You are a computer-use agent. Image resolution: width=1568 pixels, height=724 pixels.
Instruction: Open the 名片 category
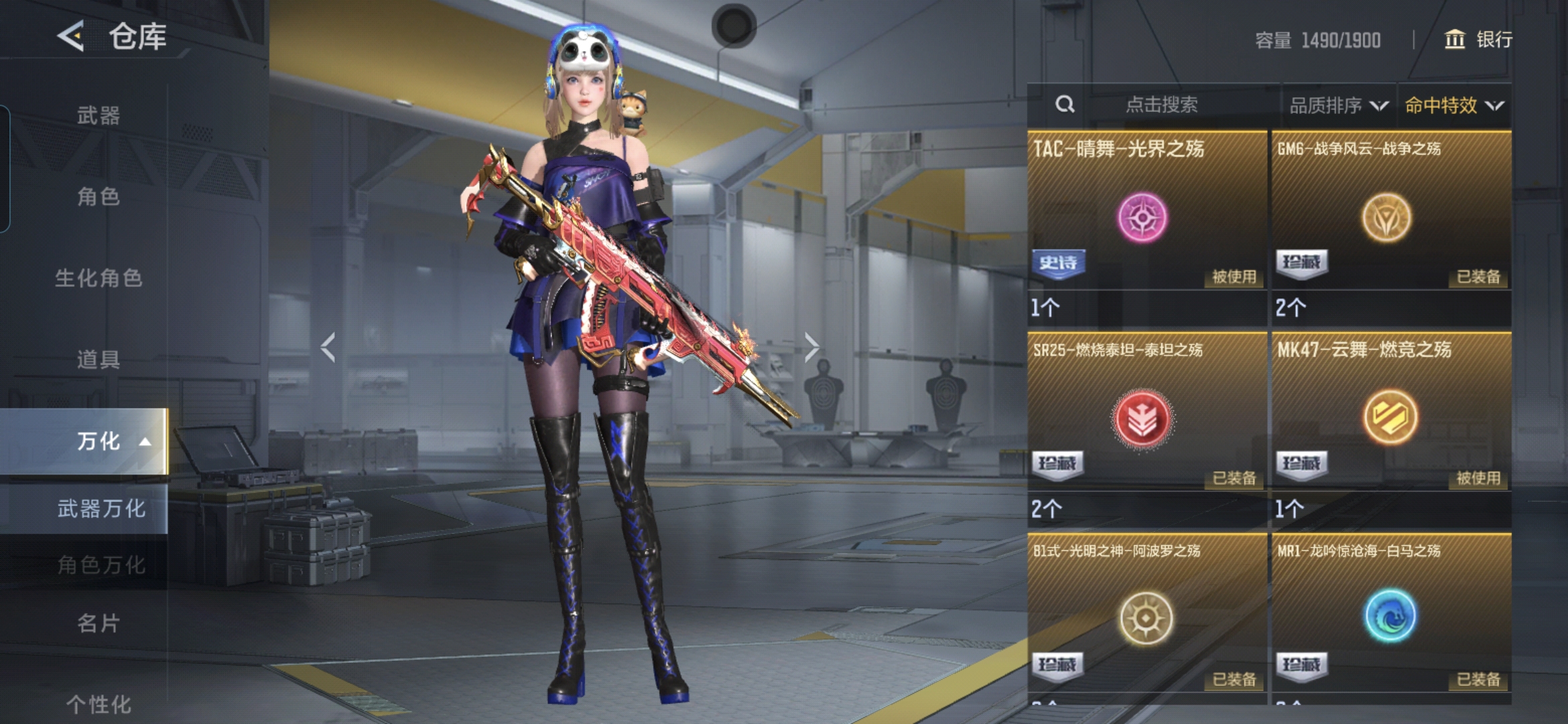[99, 623]
